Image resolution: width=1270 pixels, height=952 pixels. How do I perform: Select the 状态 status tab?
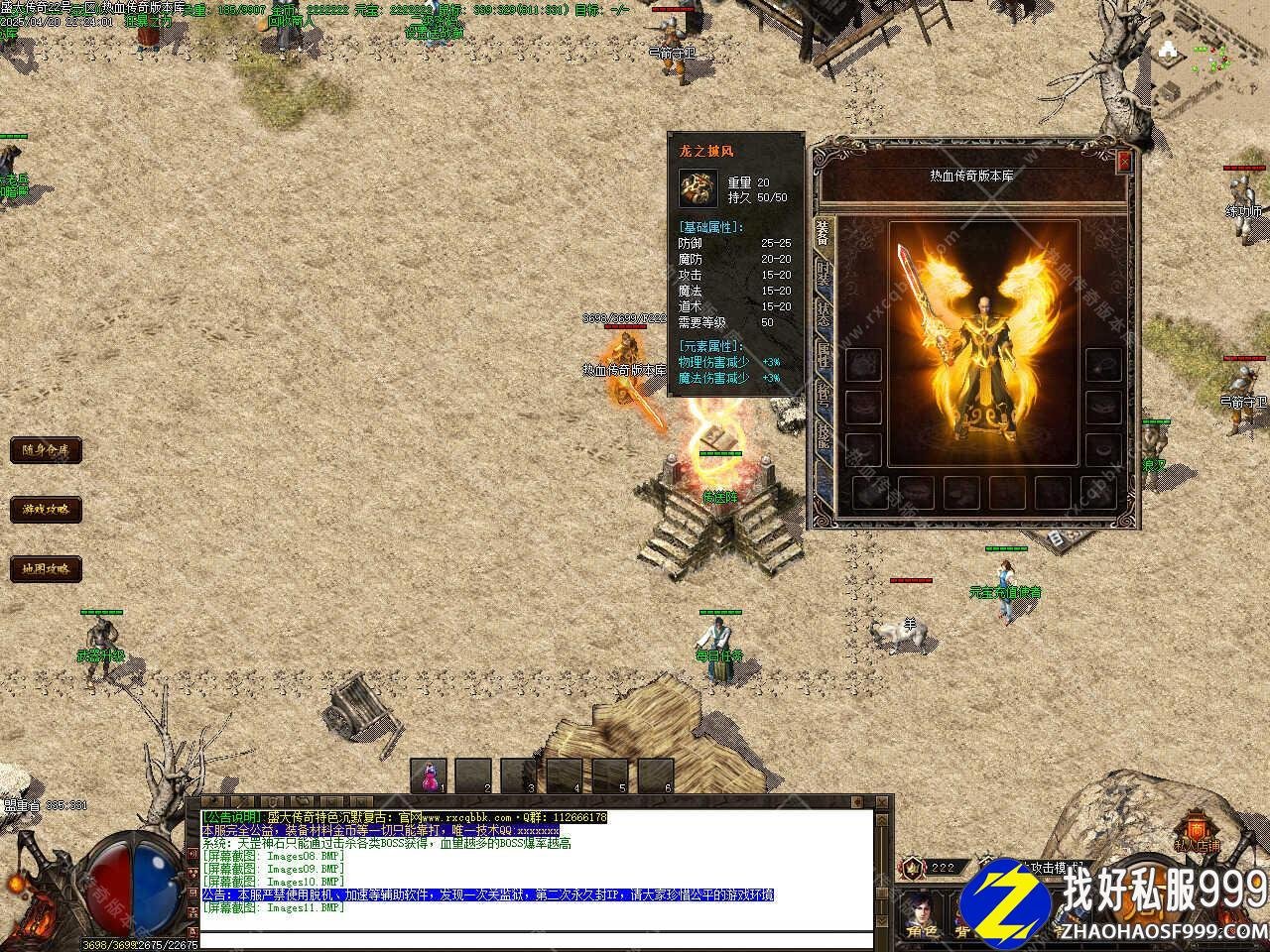pos(823,311)
